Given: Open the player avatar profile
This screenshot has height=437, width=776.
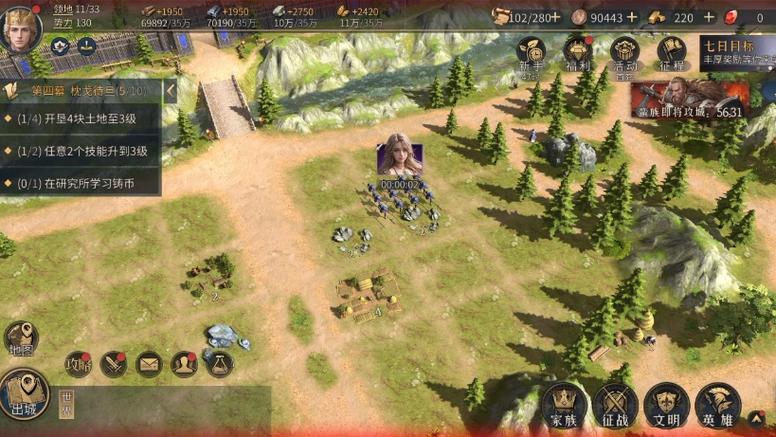Looking at the screenshot, I should (20, 28).
